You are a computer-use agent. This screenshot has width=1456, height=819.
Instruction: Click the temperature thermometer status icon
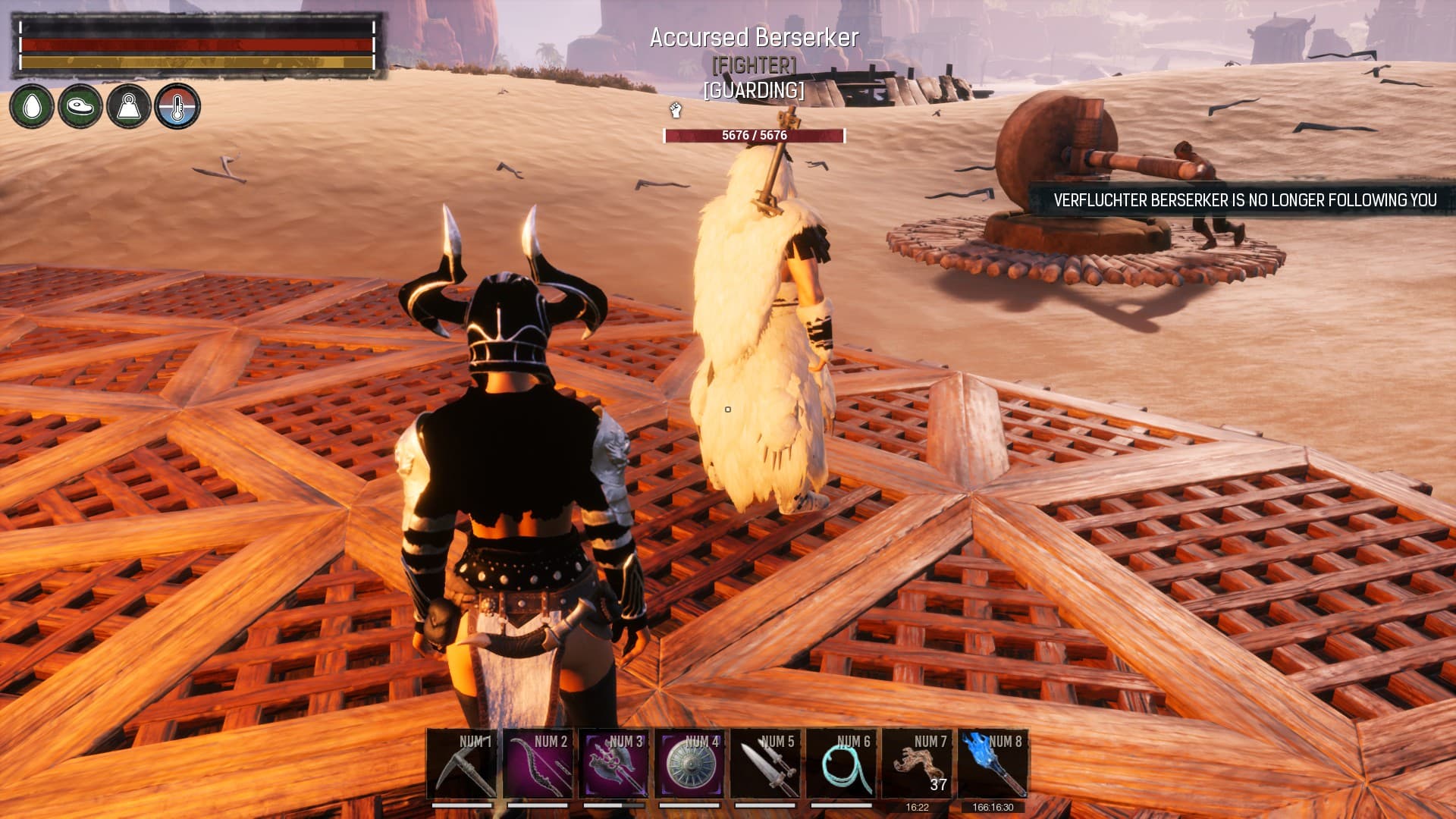177,106
